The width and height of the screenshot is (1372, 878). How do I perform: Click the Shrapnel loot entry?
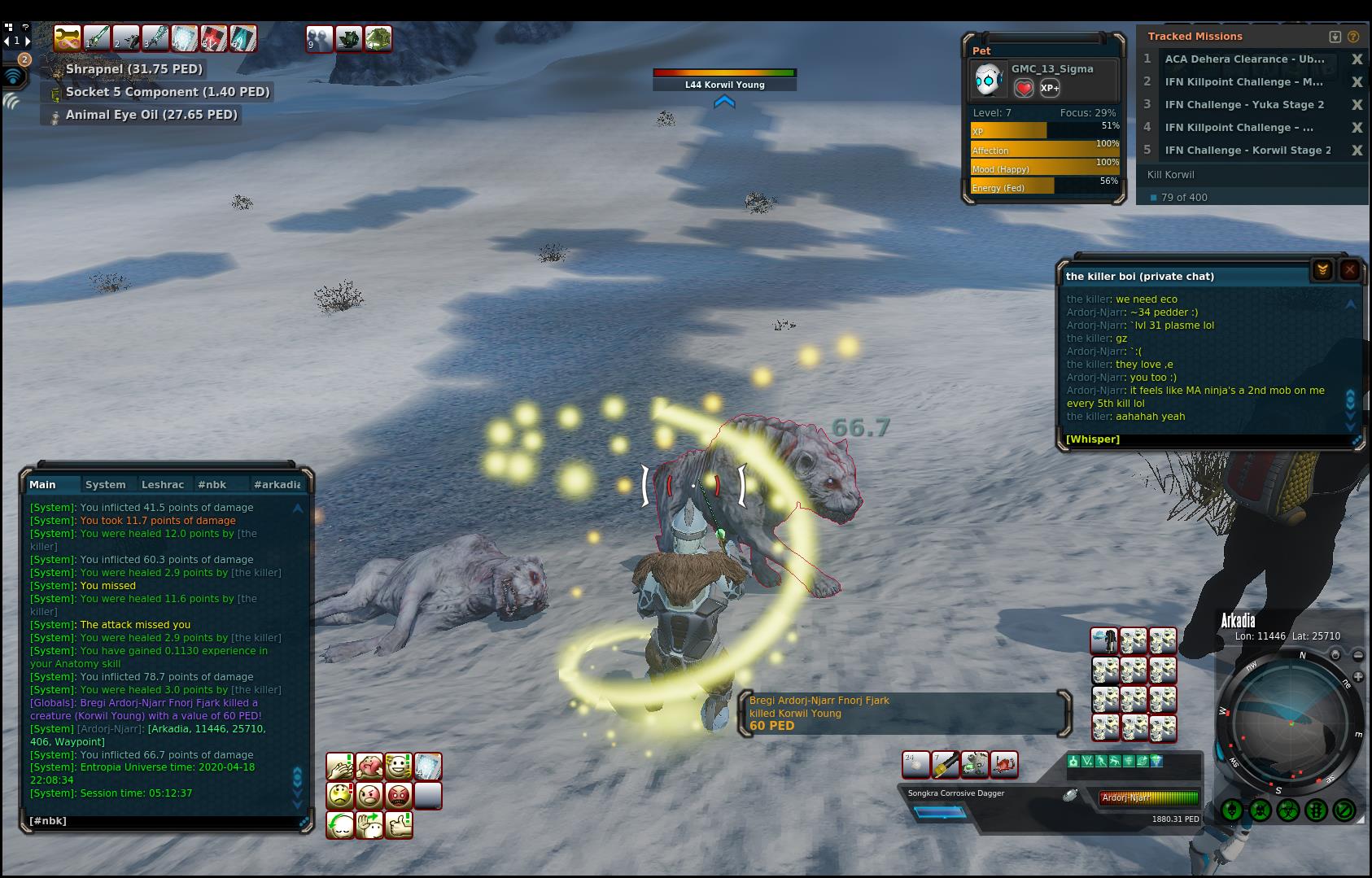[x=134, y=69]
